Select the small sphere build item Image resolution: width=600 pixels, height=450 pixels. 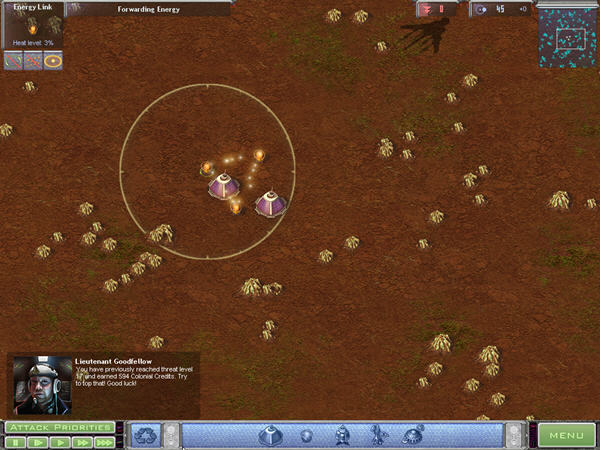point(307,436)
